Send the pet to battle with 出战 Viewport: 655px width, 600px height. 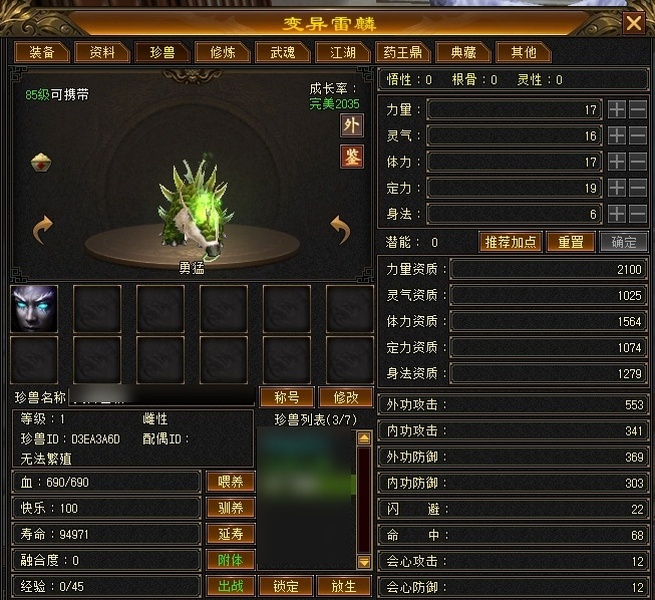pyautogui.click(x=229, y=586)
